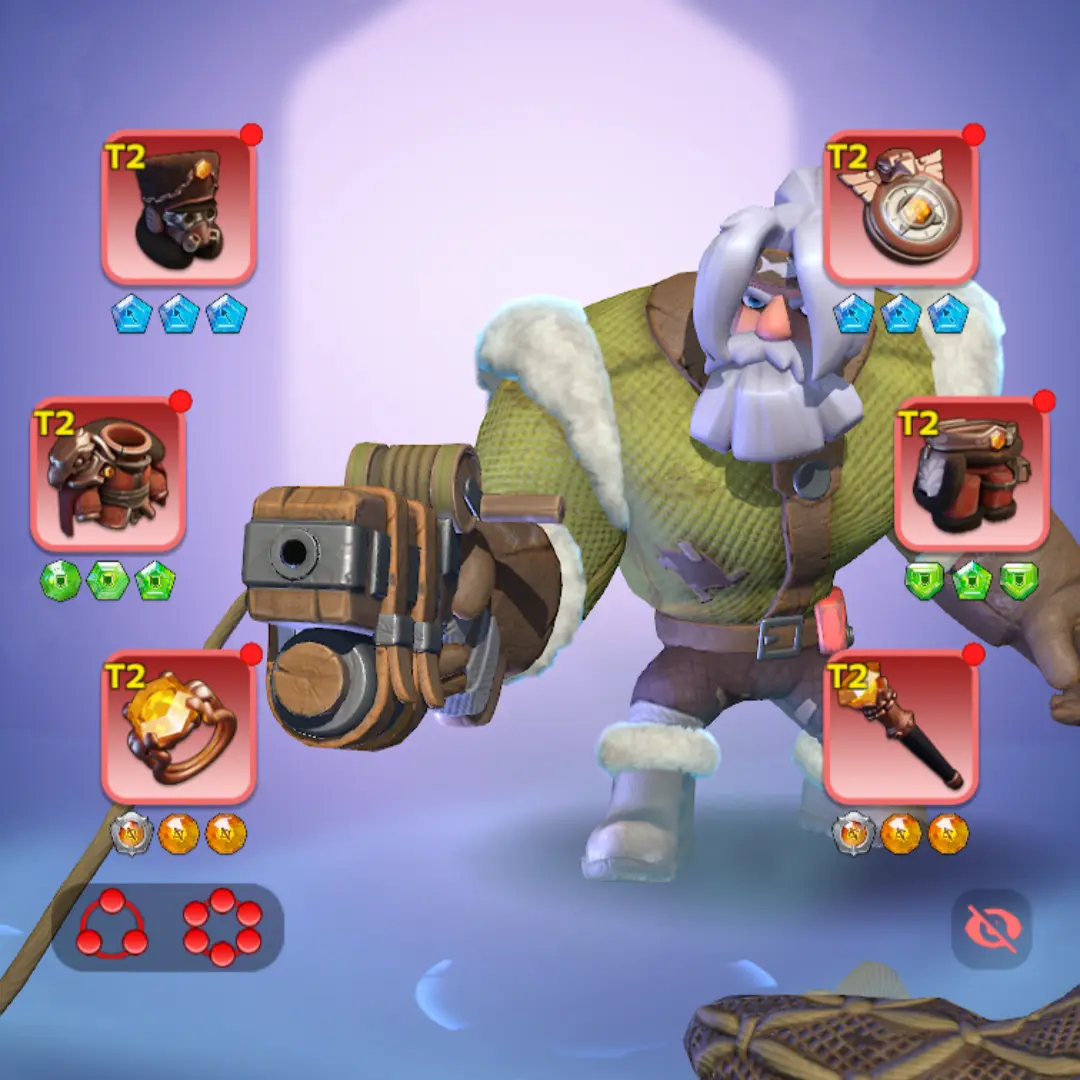This screenshot has height=1080, width=1080.
Task: Select the T2 winged compass slot
Action: click(x=901, y=207)
